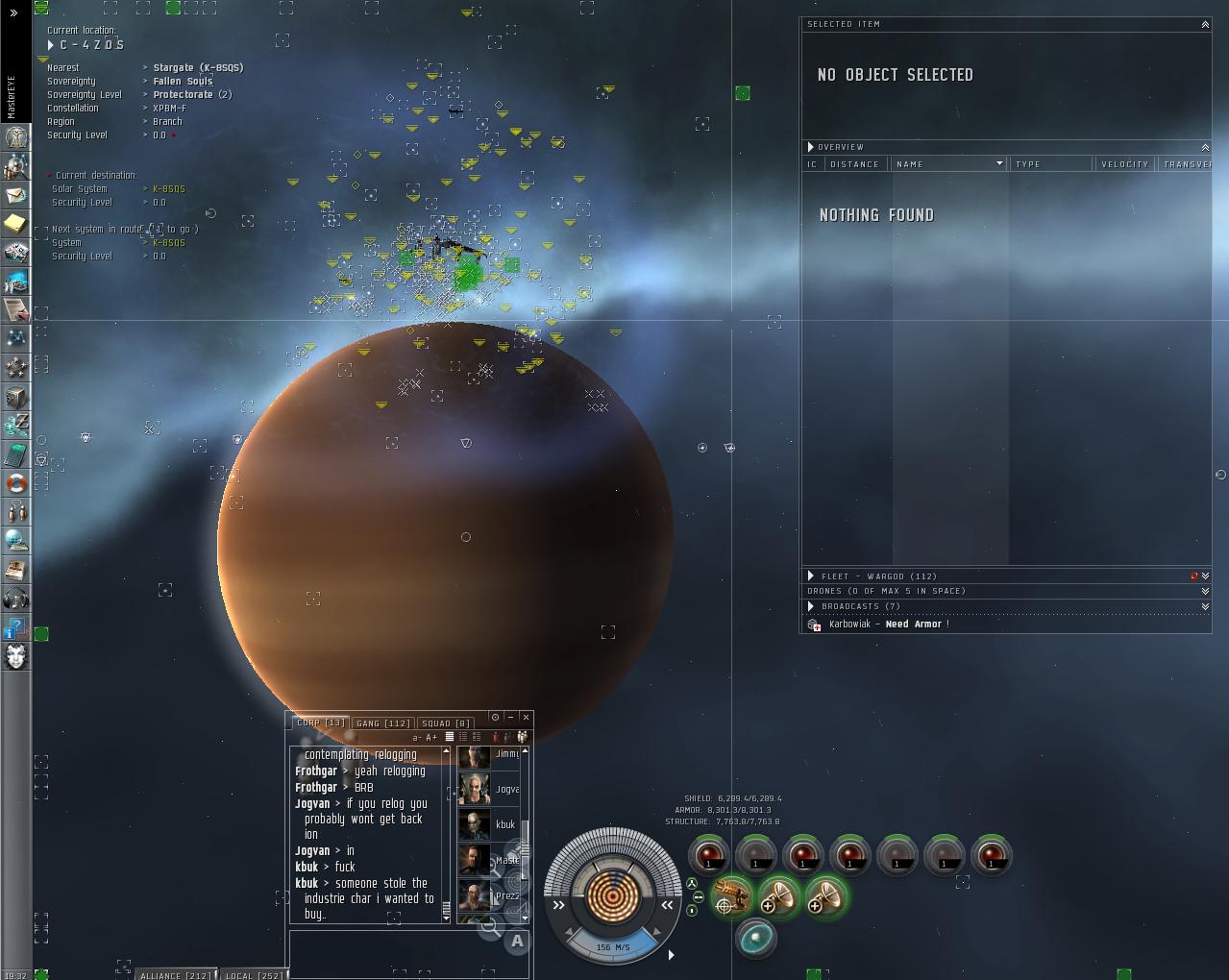
Task: Expand the sidebar with the double arrow
Action: pyautogui.click(x=13, y=12)
